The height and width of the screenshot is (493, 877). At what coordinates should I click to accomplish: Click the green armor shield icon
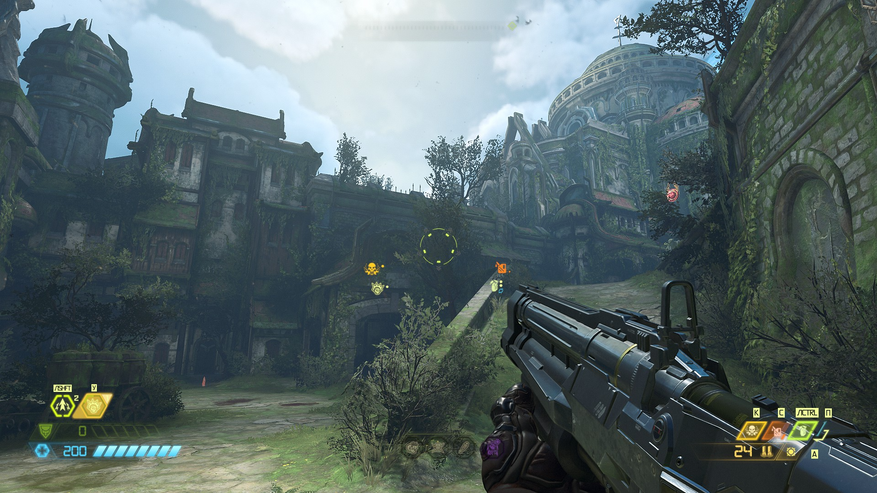coord(44,430)
